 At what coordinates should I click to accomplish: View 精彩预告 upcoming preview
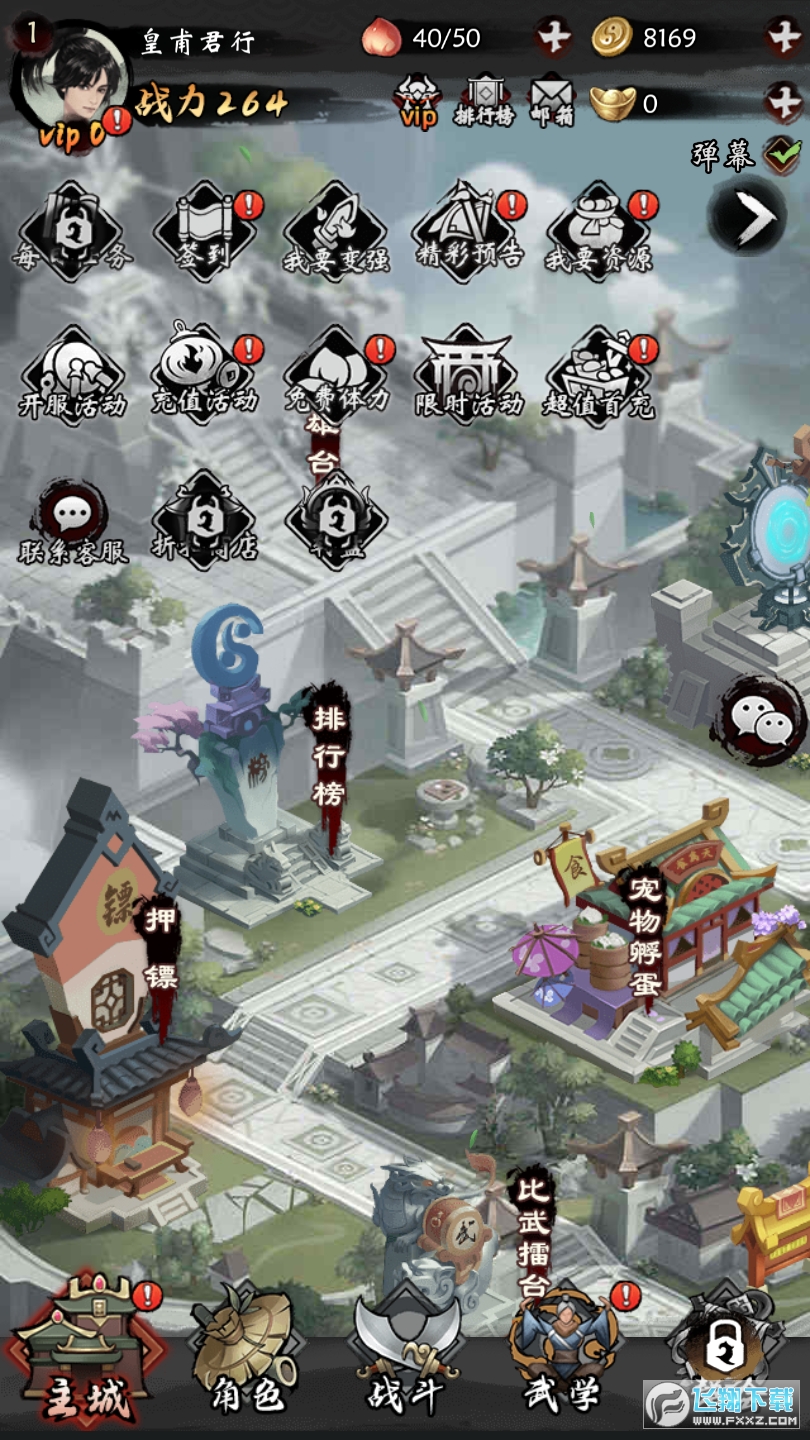(468, 230)
